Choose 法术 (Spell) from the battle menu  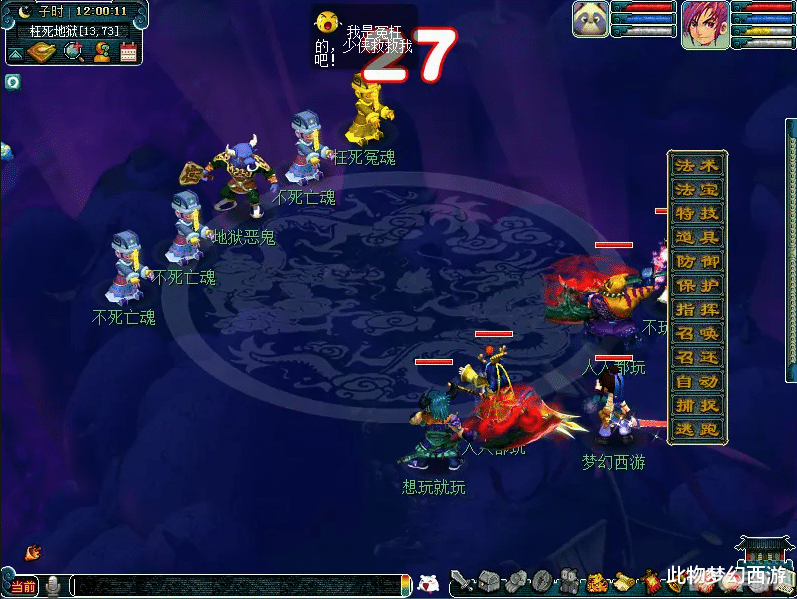[x=696, y=166]
